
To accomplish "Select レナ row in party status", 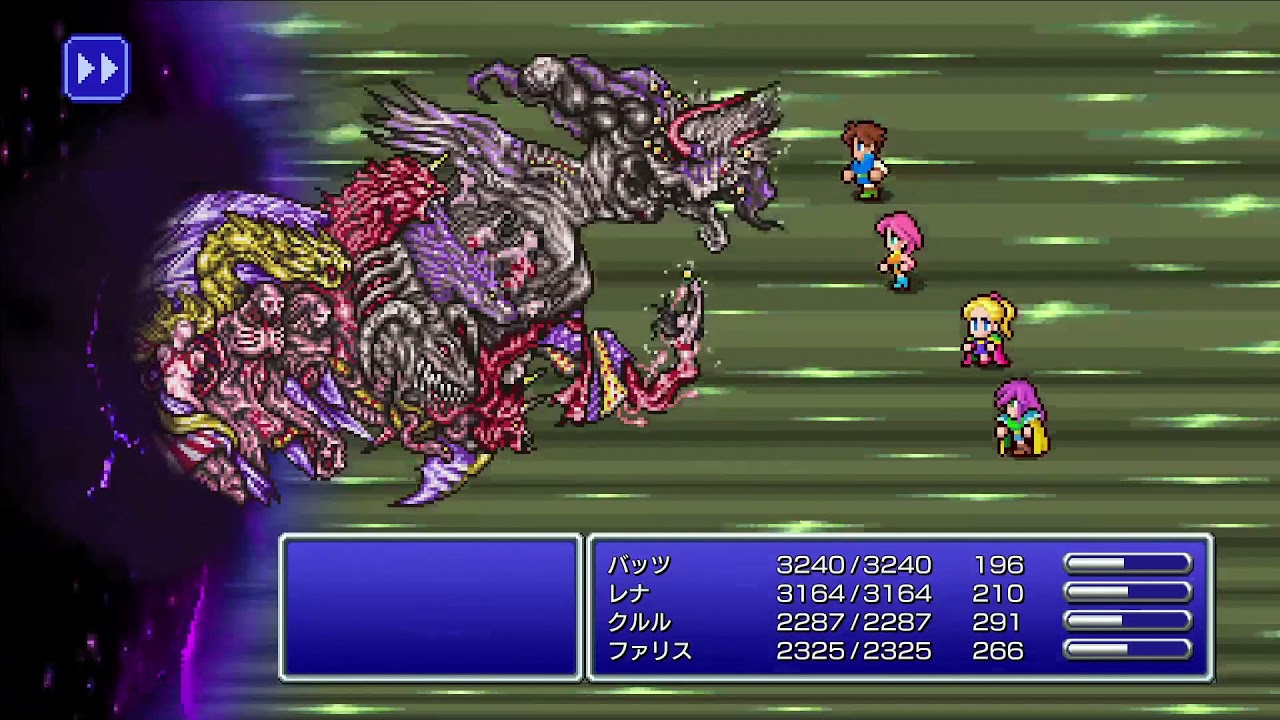I will point(630,594).
